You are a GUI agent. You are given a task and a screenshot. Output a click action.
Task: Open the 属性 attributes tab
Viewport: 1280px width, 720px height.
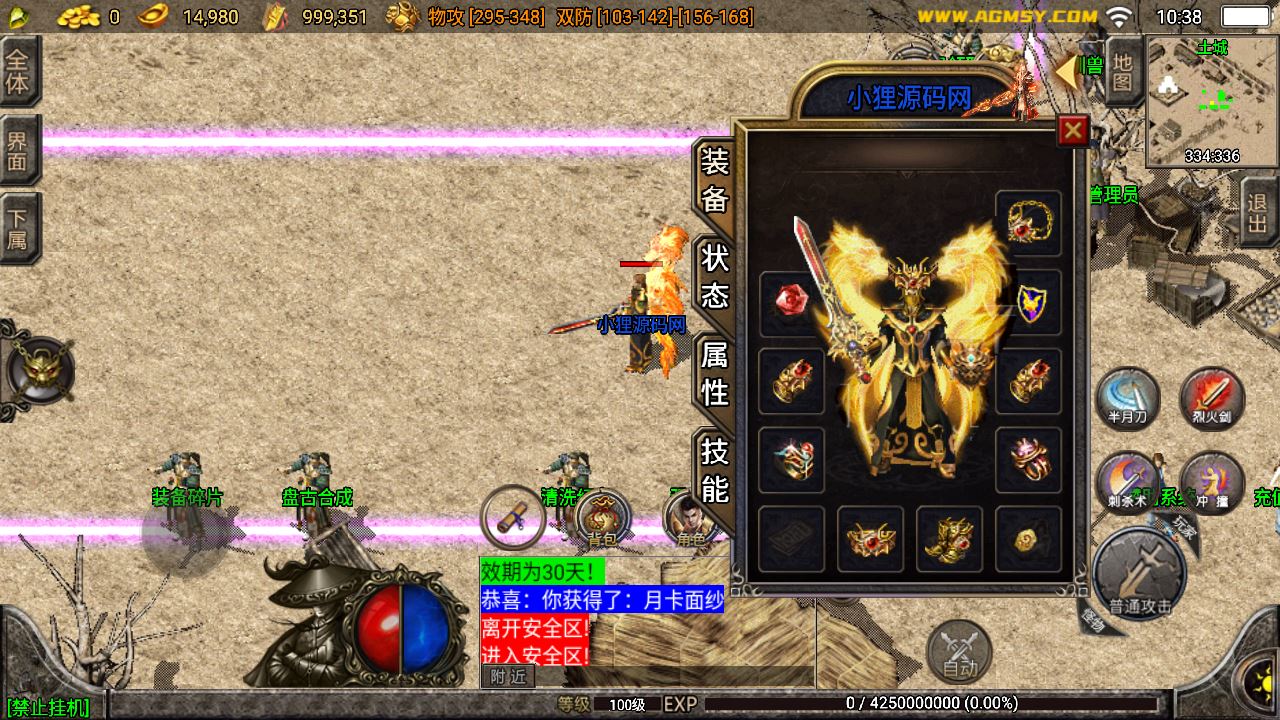tap(715, 373)
